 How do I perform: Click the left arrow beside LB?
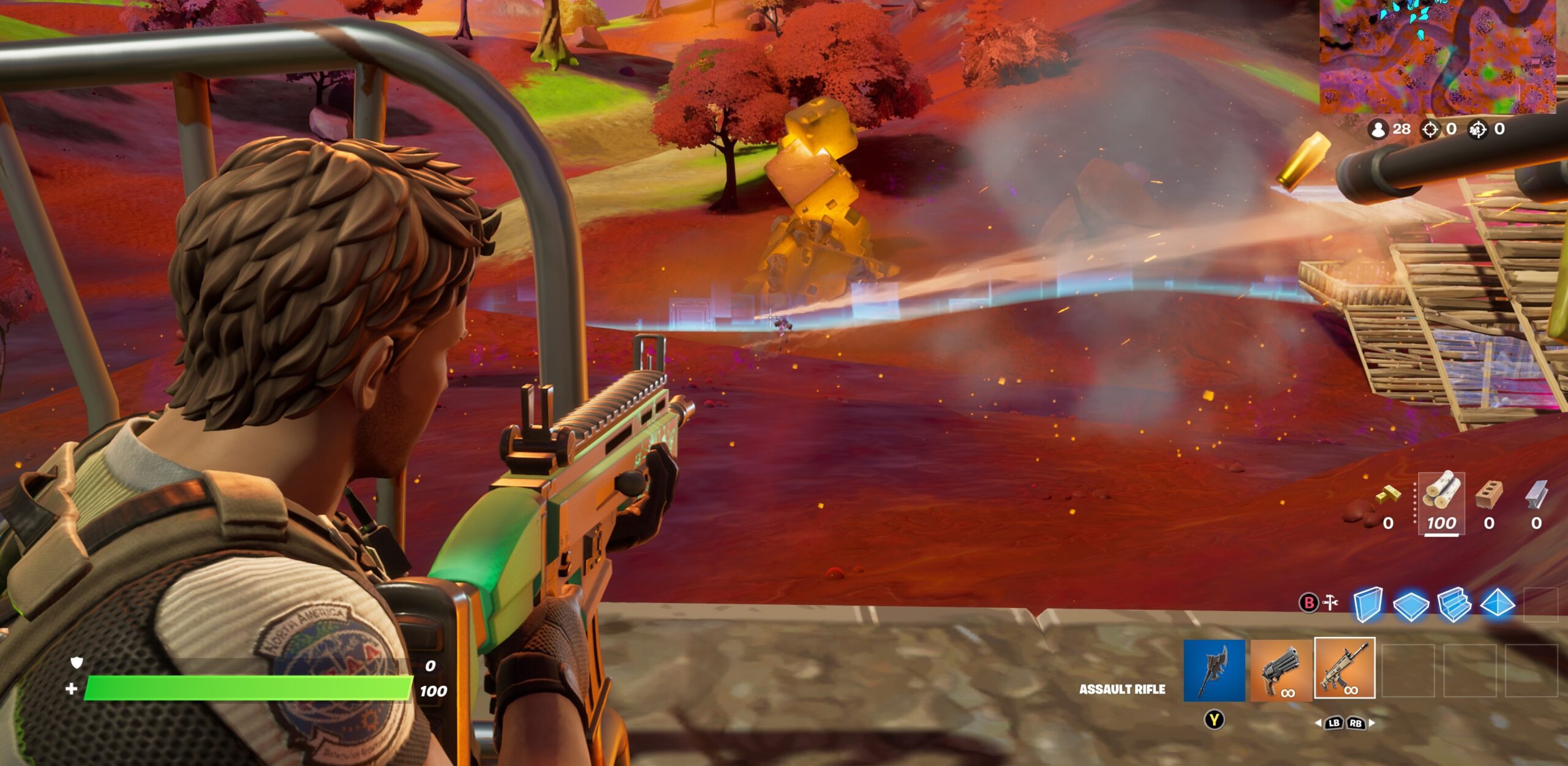tap(1319, 724)
